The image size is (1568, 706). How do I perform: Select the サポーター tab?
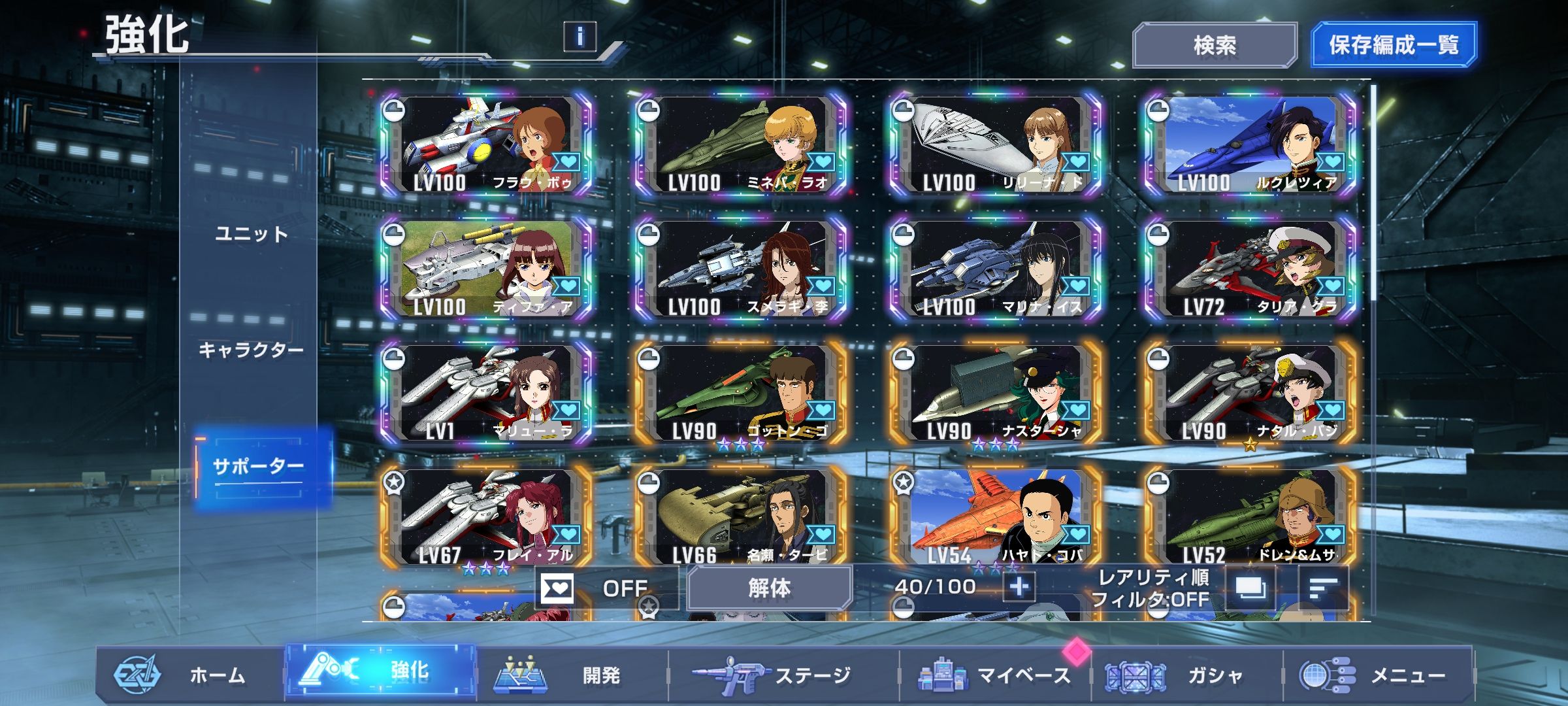tap(259, 467)
